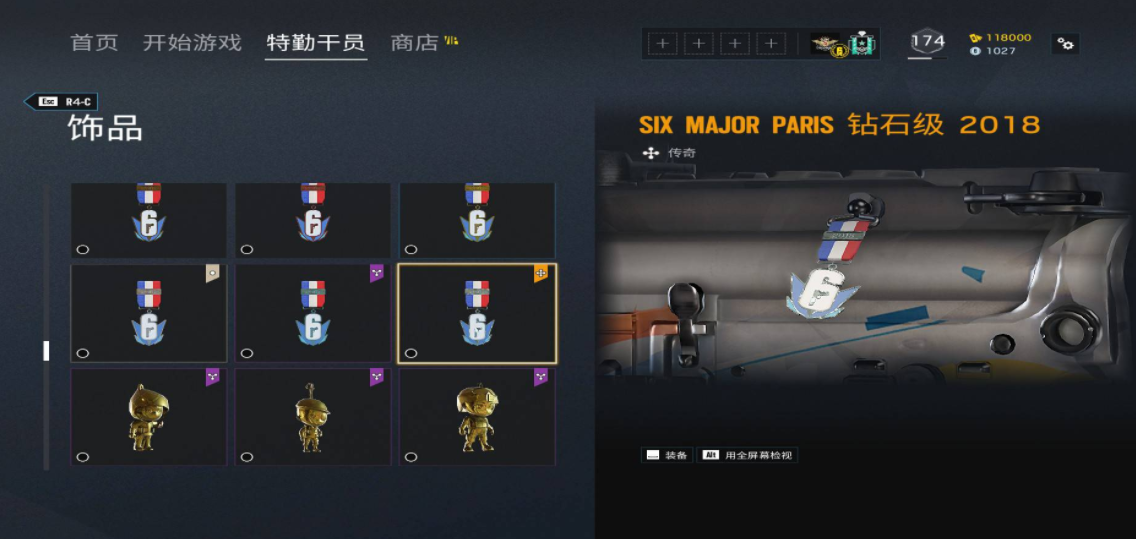Click the charm list scrollbar thumb
Viewport: 1136px width, 539px height.
[x=45, y=350]
